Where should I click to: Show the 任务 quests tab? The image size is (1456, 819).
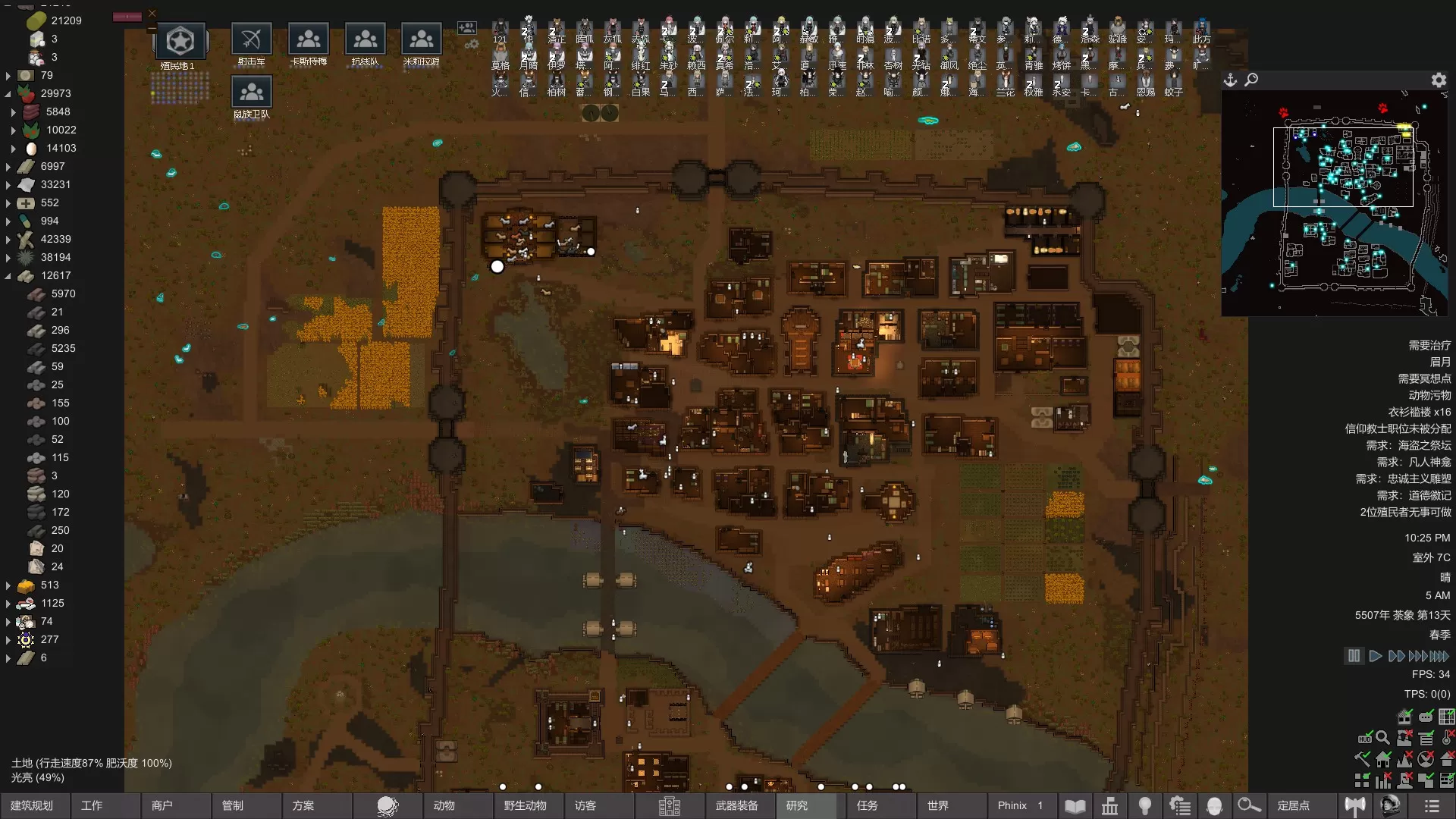868,805
